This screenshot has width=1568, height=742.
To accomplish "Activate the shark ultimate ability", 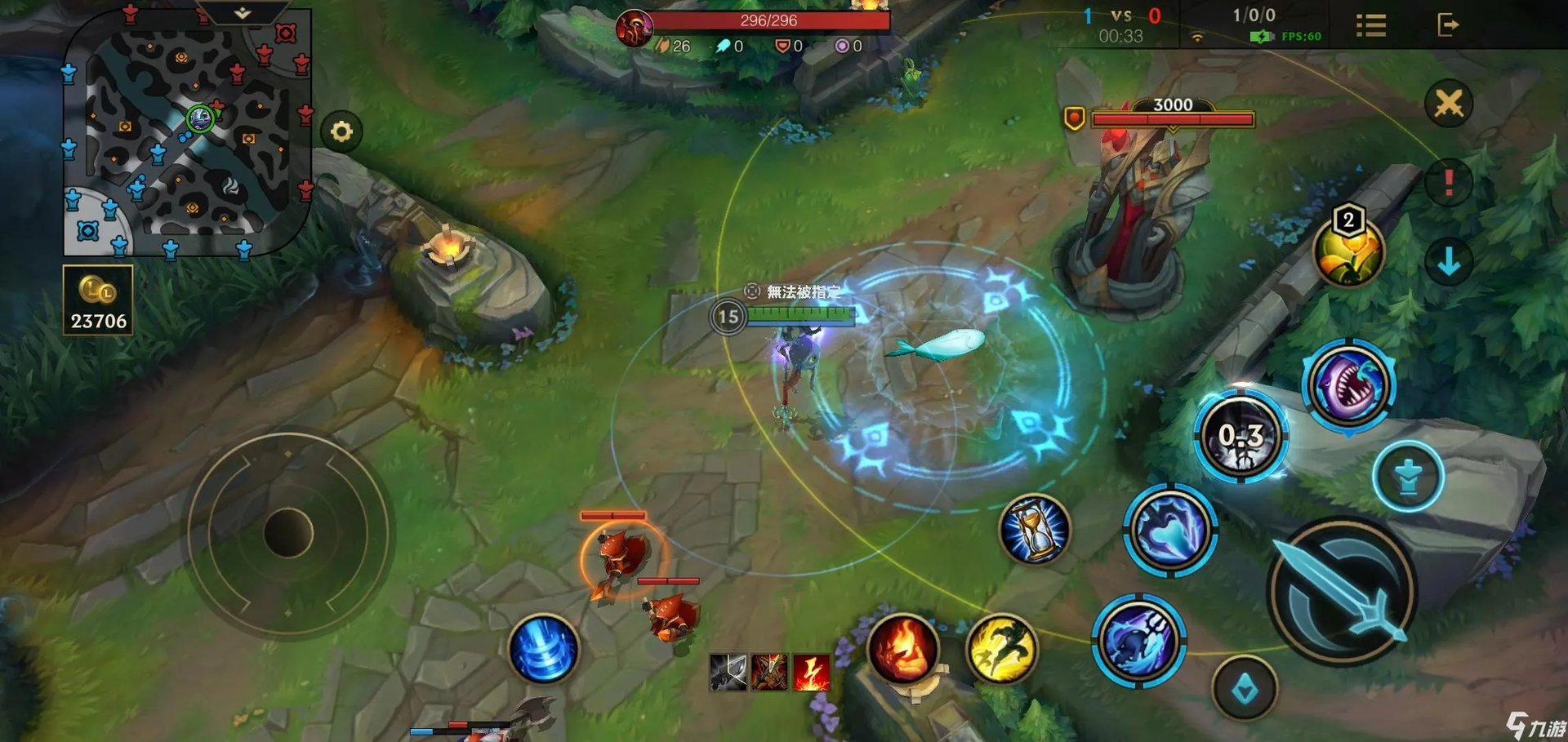I will (1349, 384).
